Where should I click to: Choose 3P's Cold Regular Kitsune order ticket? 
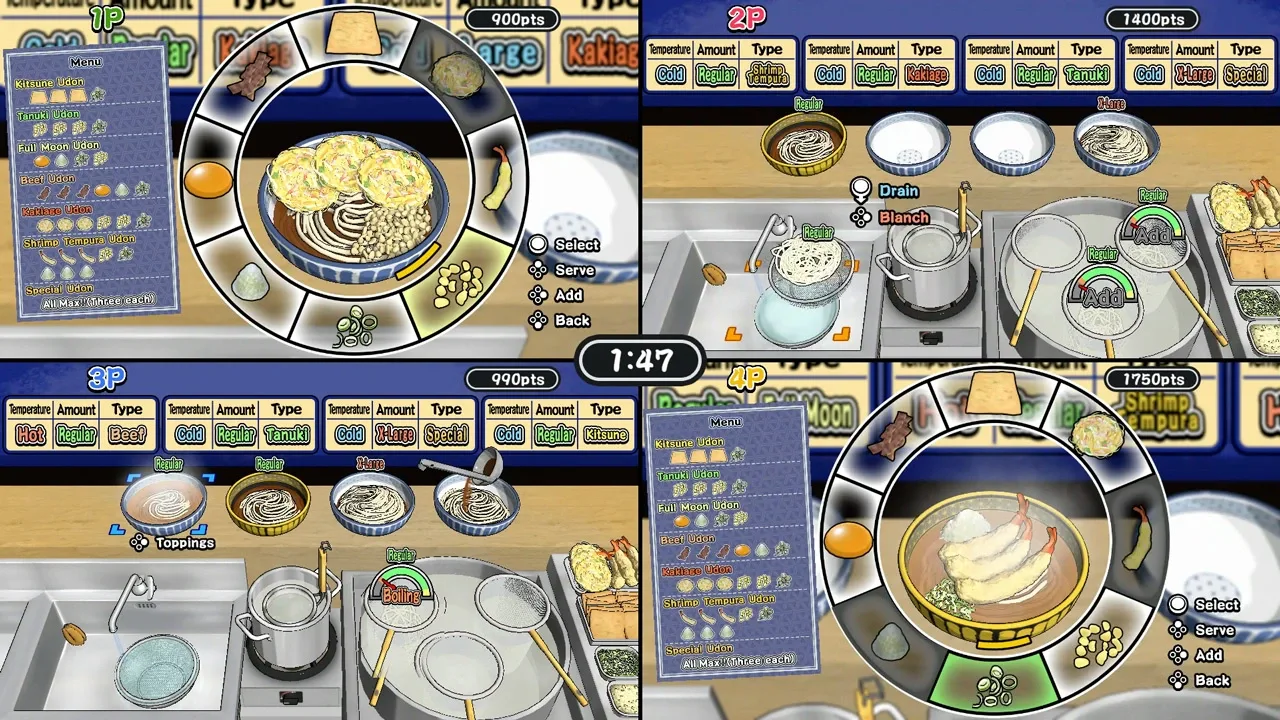tap(558, 424)
